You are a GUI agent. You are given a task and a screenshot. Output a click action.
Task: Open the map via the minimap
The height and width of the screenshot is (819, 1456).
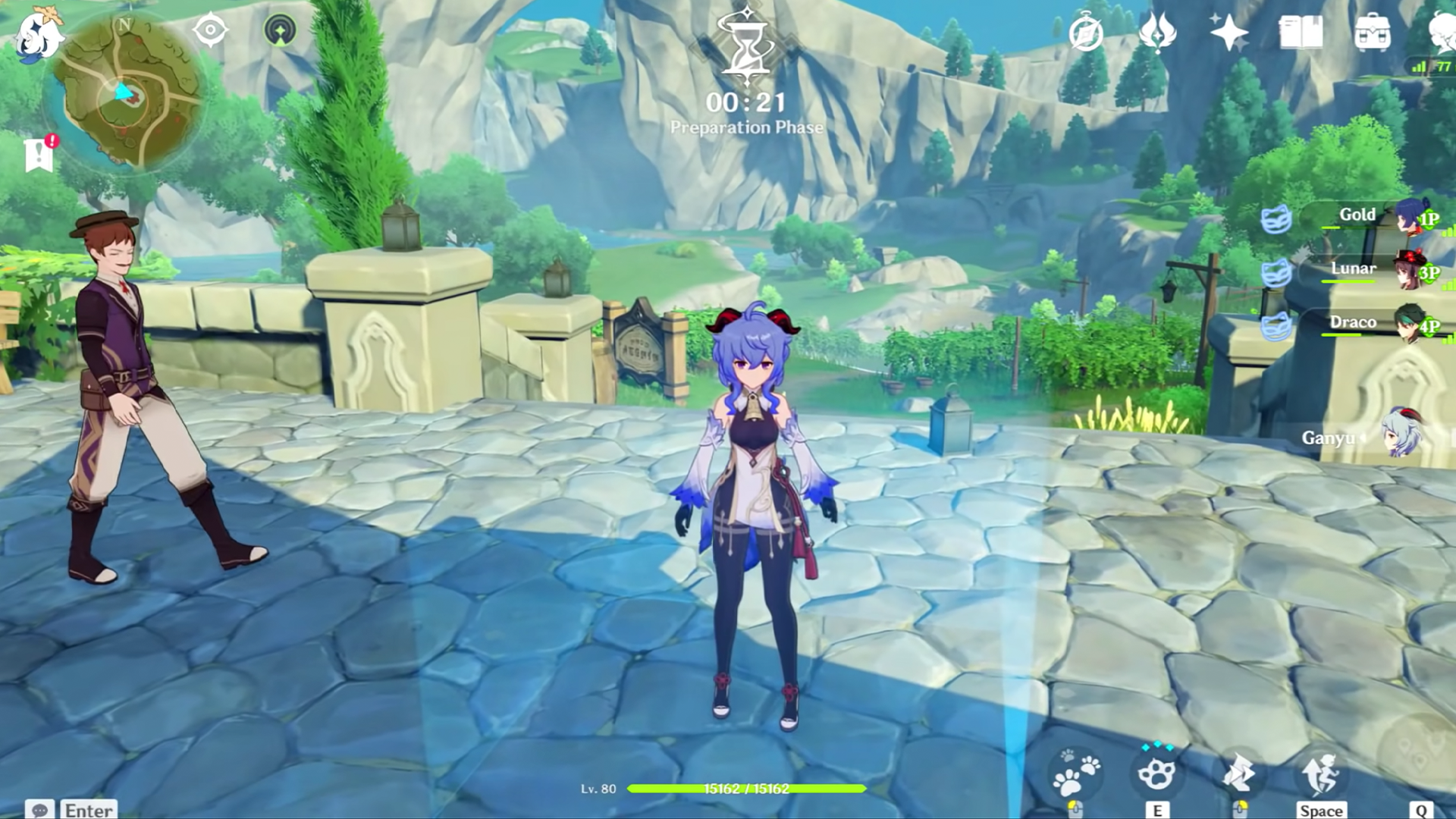[x=125, y=93]
